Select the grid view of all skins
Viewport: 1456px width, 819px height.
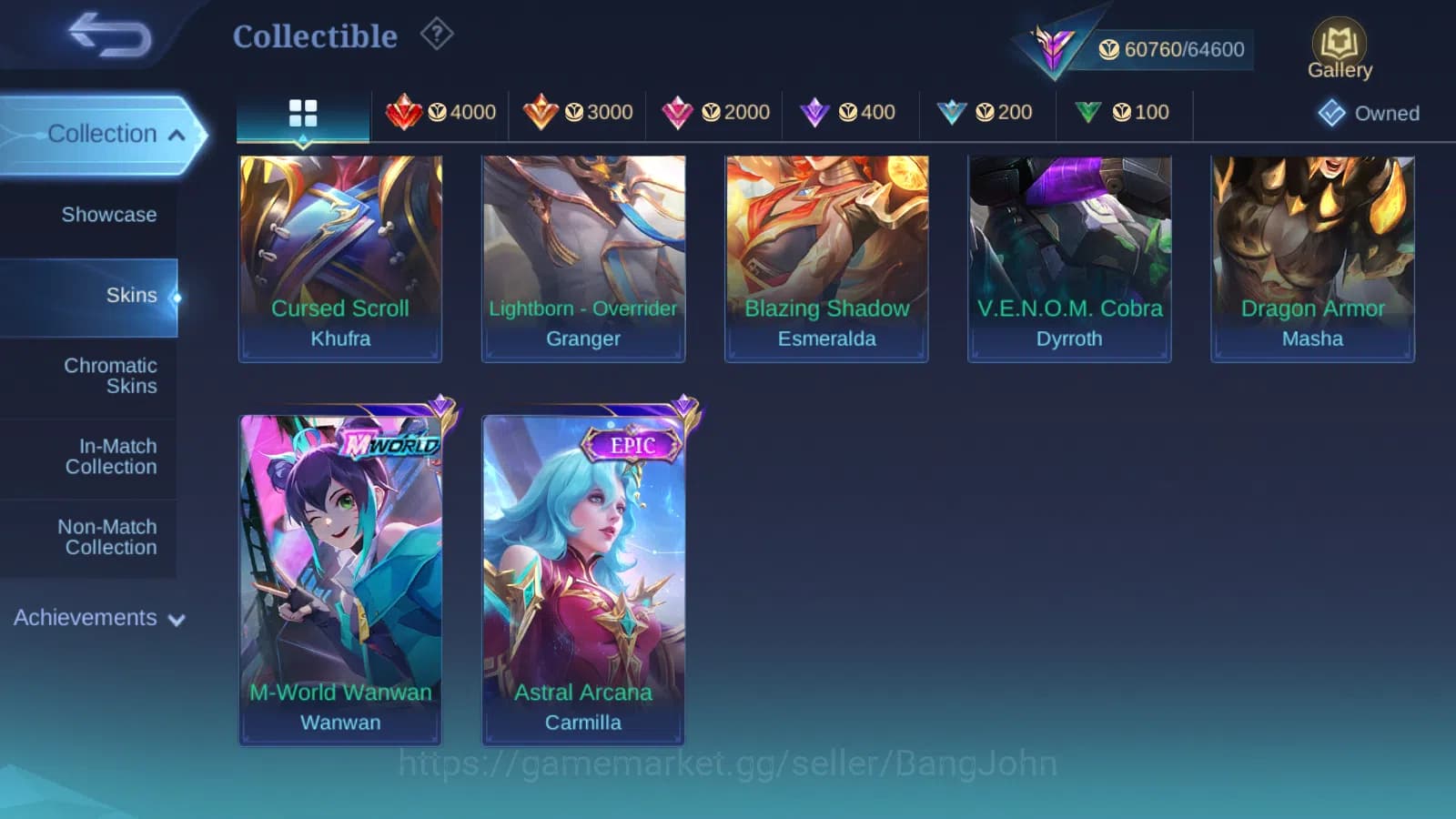[x=302, y=113]
